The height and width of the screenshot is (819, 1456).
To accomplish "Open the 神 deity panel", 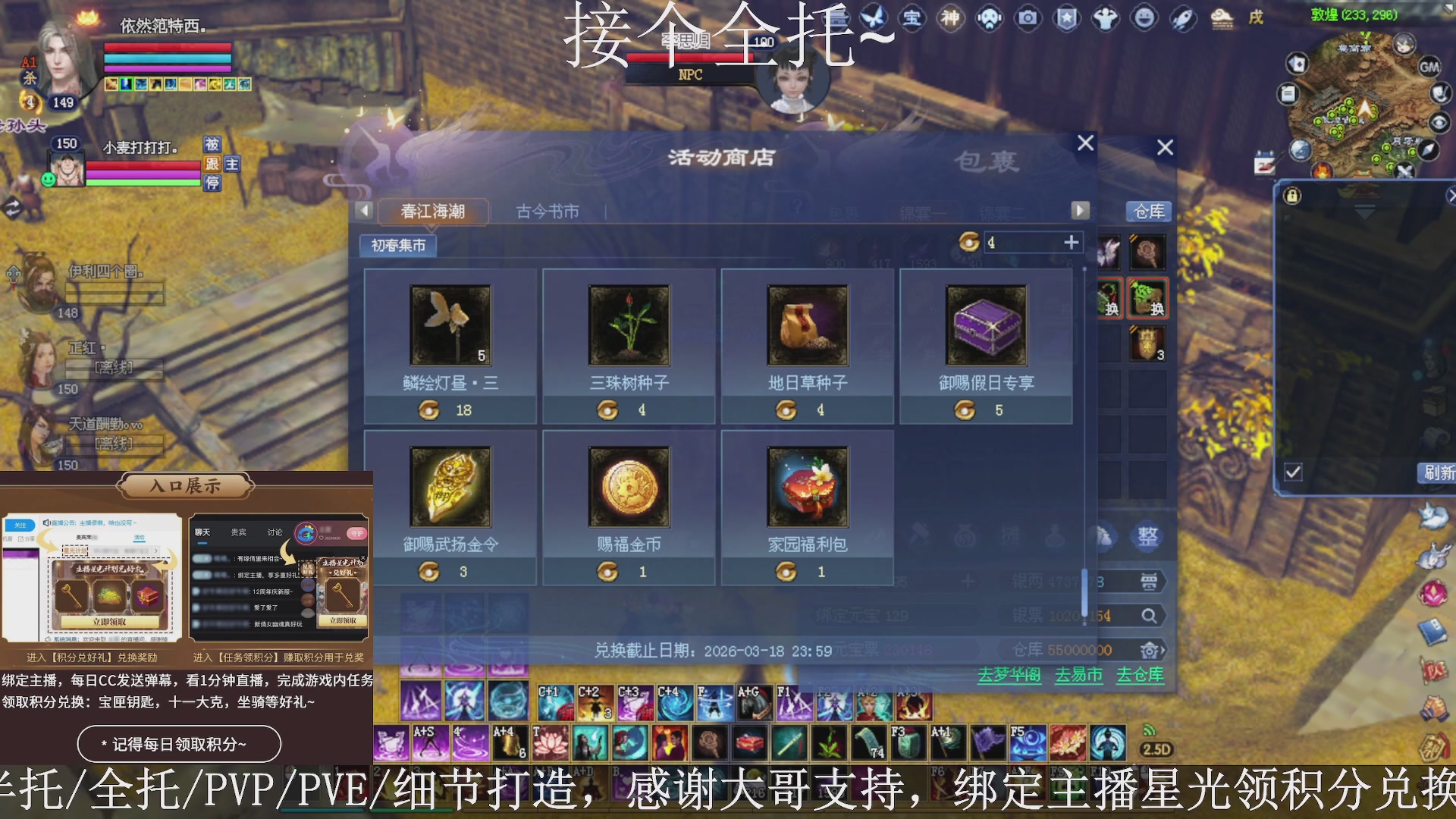I will [949, 19].
